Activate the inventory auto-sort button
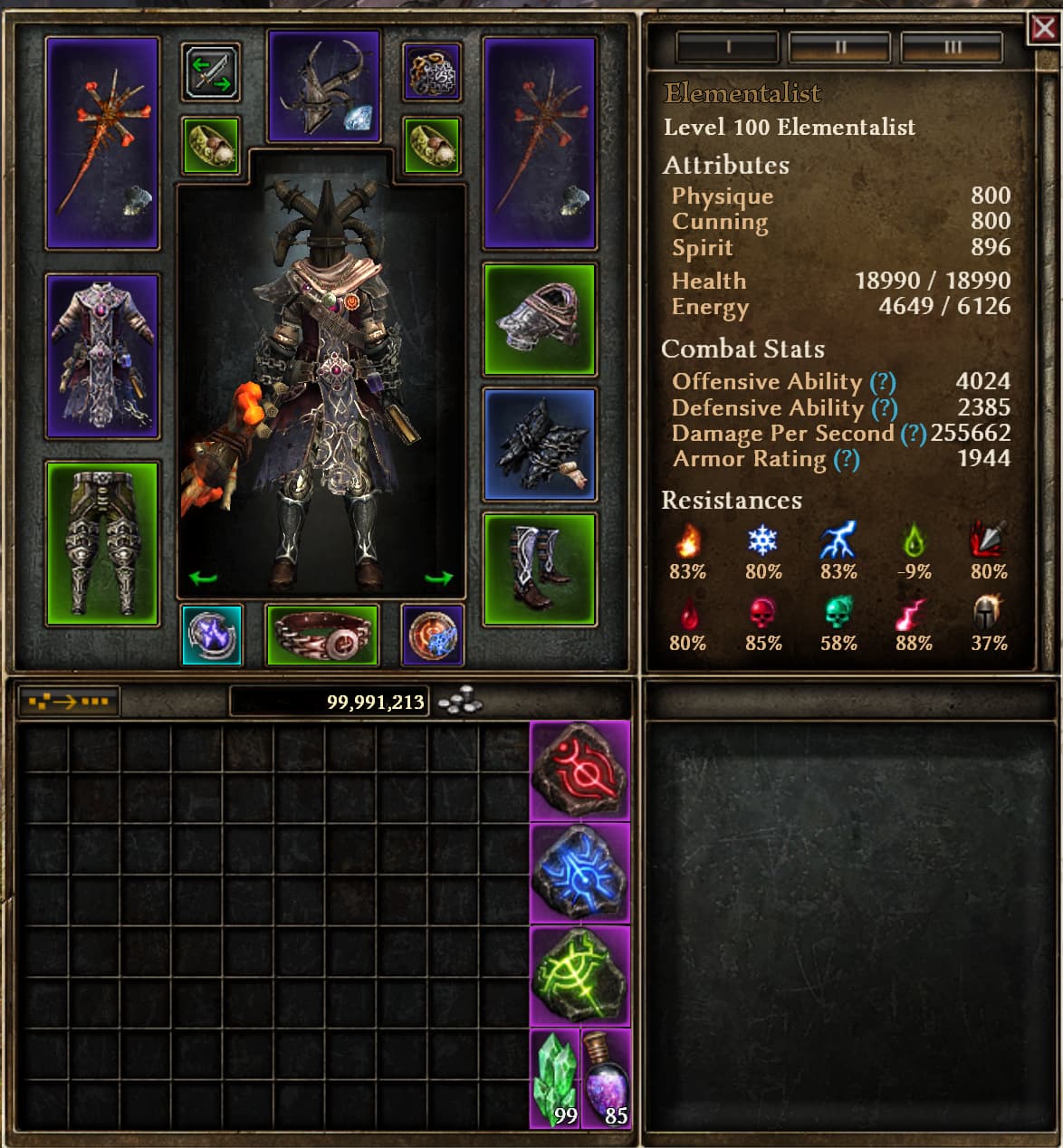The image size is (1063, 1148). (x=69, y=701)
